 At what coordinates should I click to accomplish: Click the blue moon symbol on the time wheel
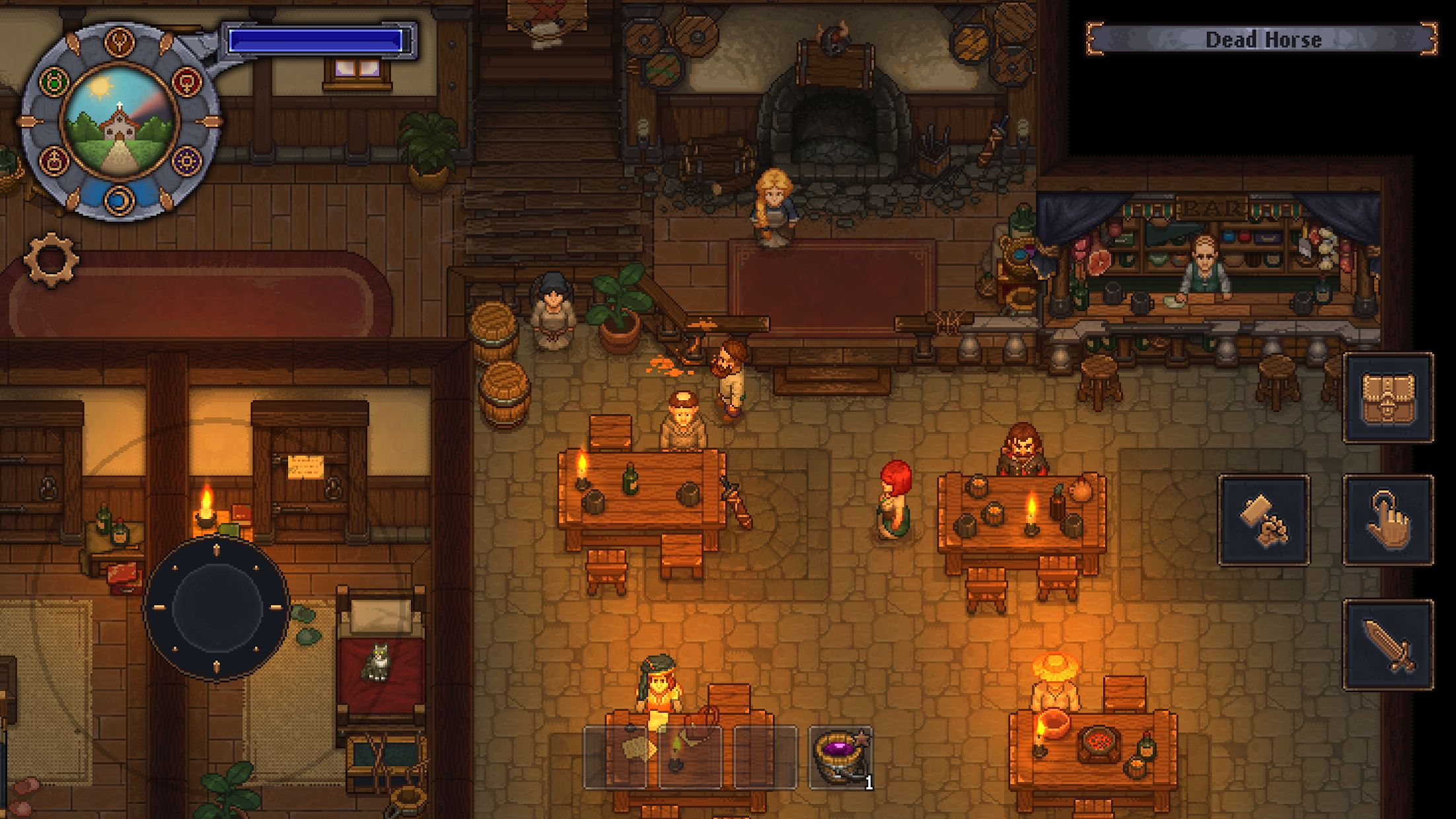coord(119,199)
